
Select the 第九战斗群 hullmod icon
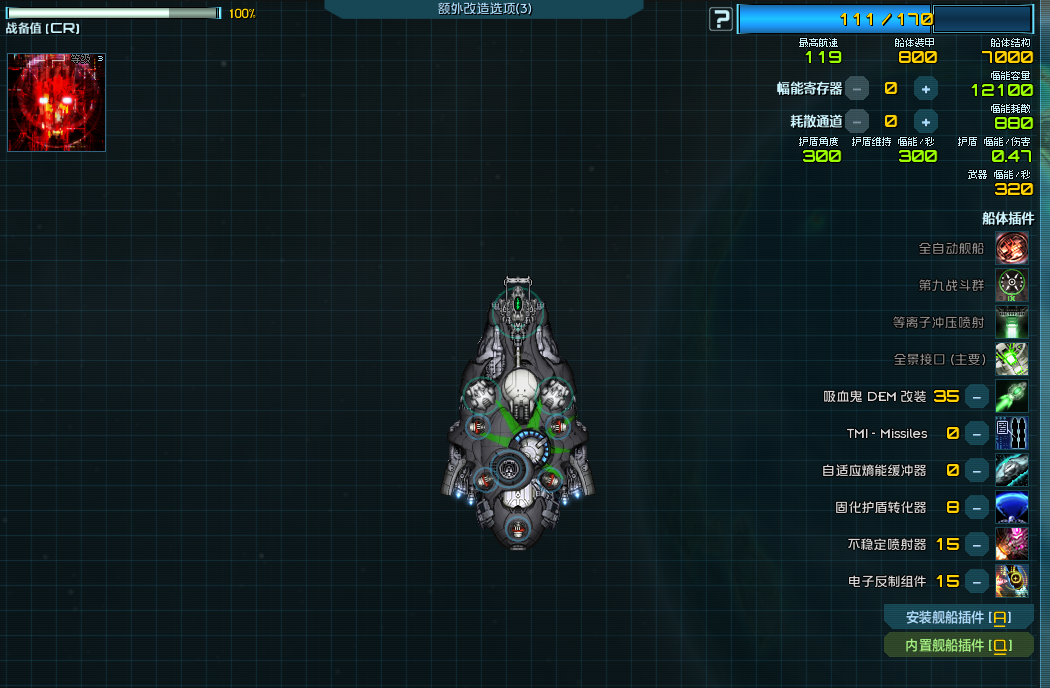(1012, 285)
